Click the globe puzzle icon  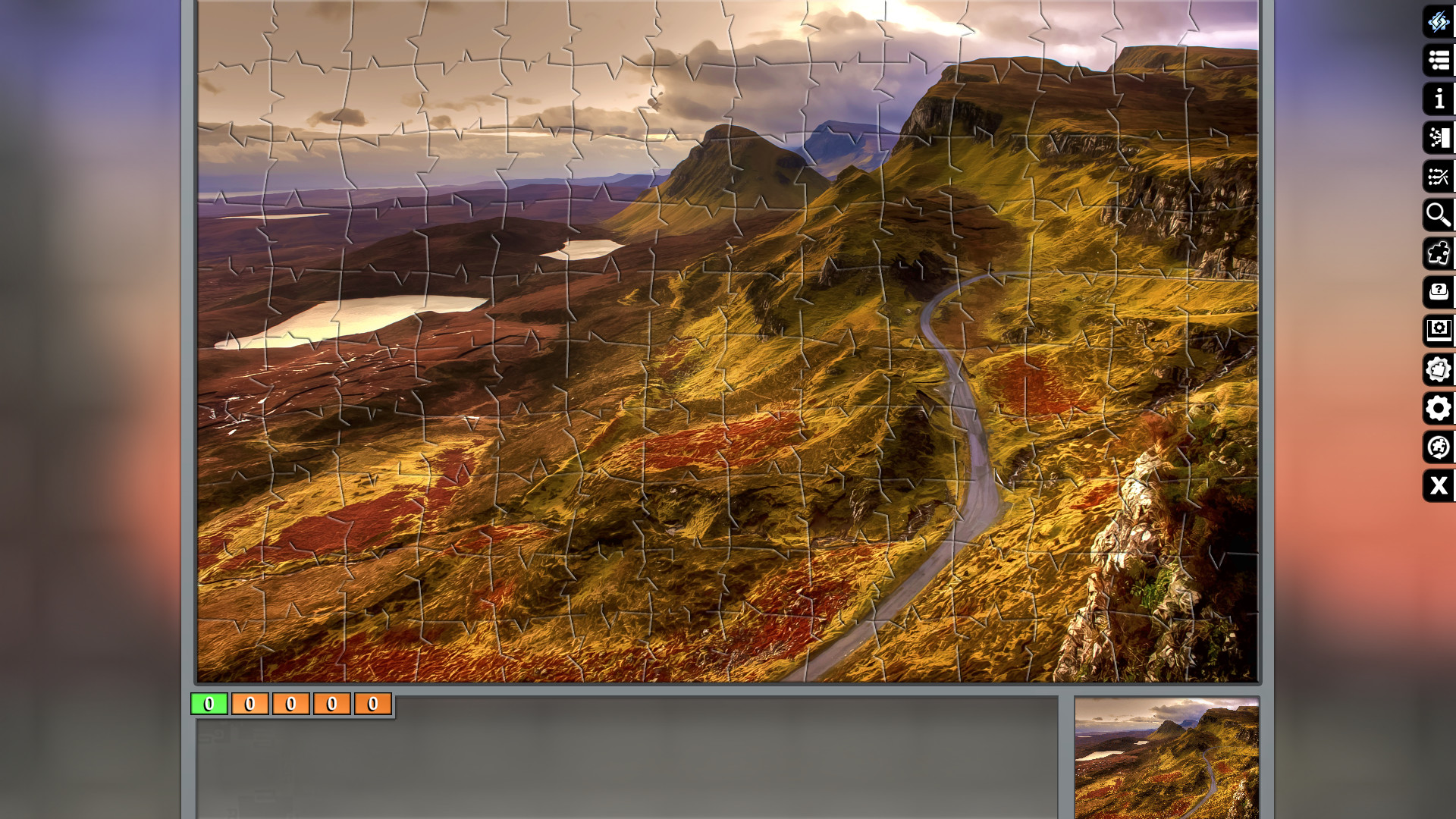[x=1439, y=447]
